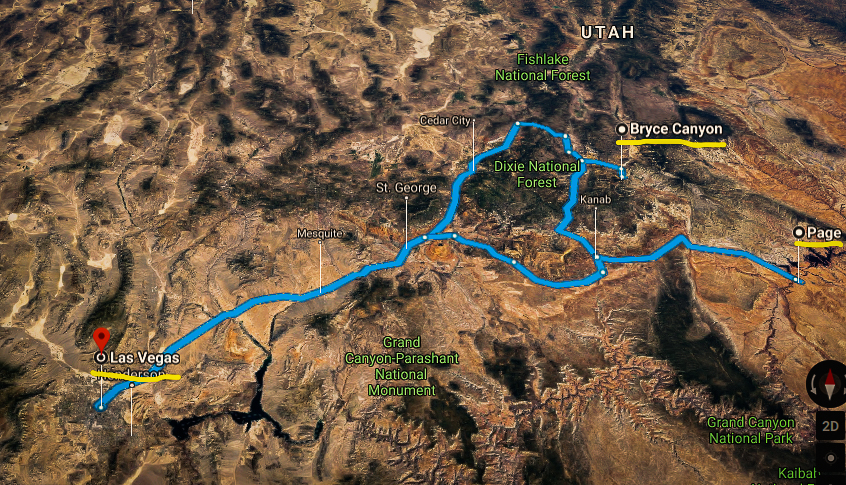Open the Bryce Canyon waypoint label
The width and height of the screenshot is (846, 485).
point(675,129)
